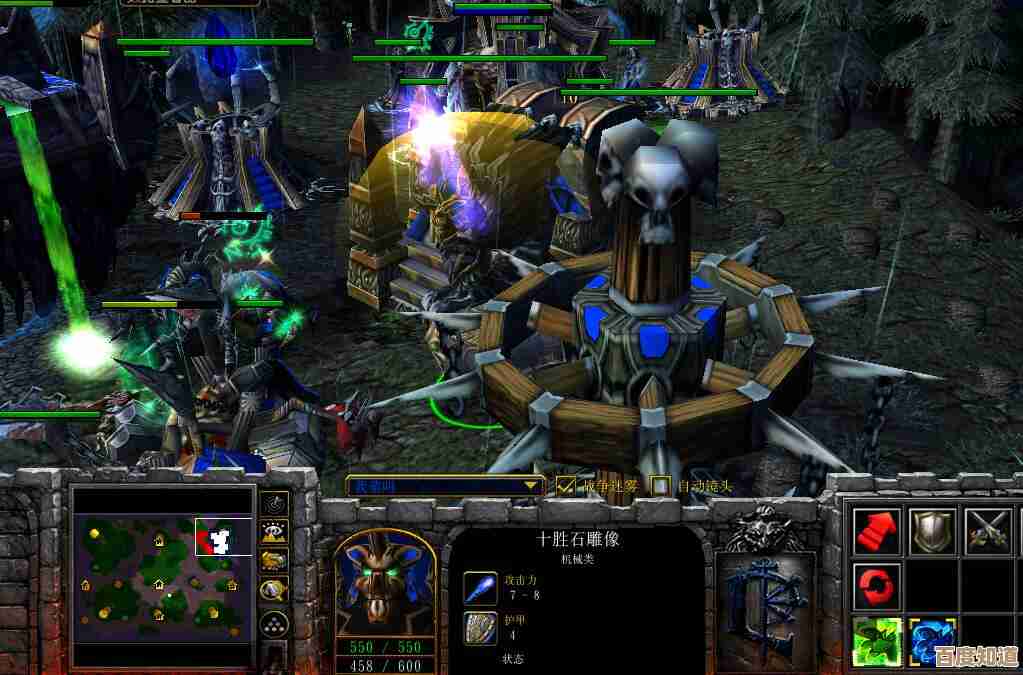Toggle minimap terrain display button
1023x675 pixels.
tap(274, 532)
